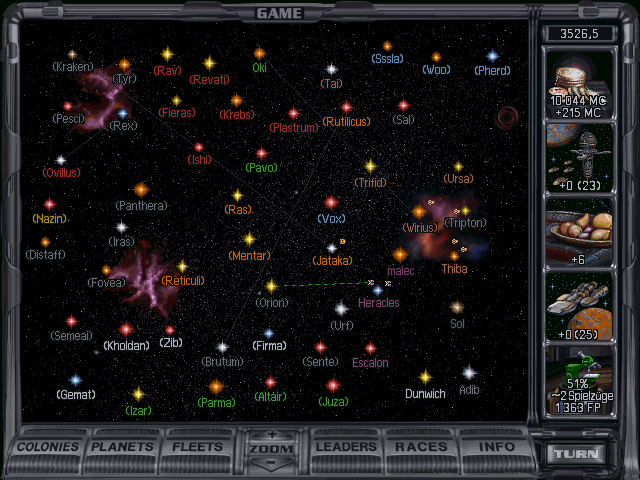Open the Colonies list

click(49, 447)
